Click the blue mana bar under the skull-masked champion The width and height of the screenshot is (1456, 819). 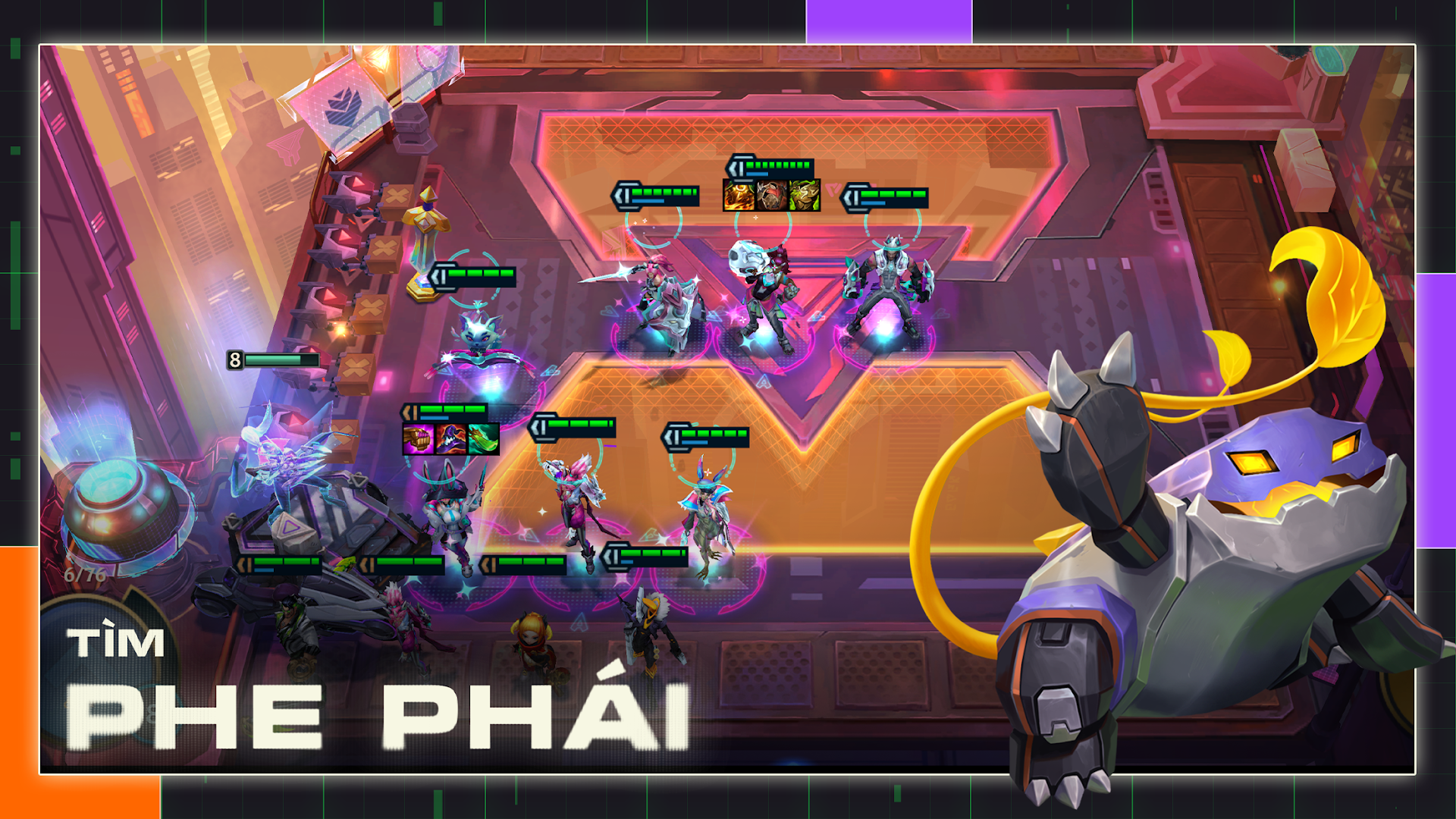click(x=758, y=173)
